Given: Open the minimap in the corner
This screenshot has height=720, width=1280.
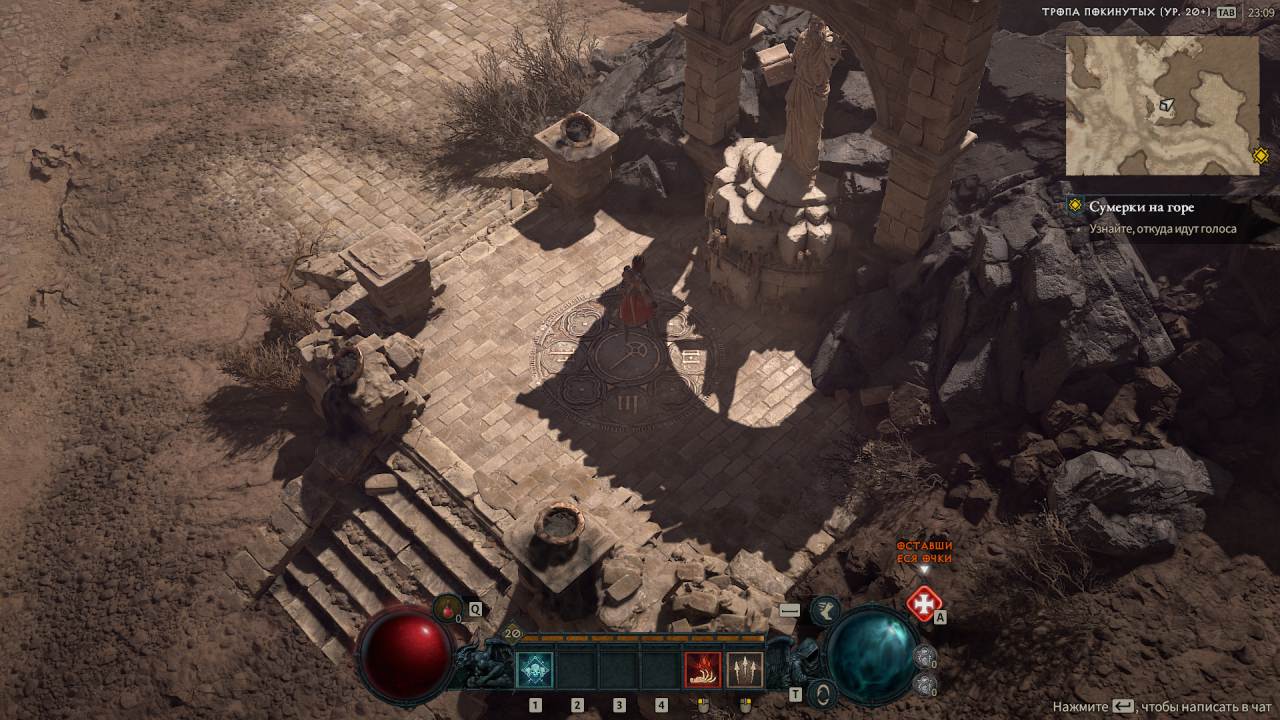Looking at the screenshot, I should point(1162,105).
